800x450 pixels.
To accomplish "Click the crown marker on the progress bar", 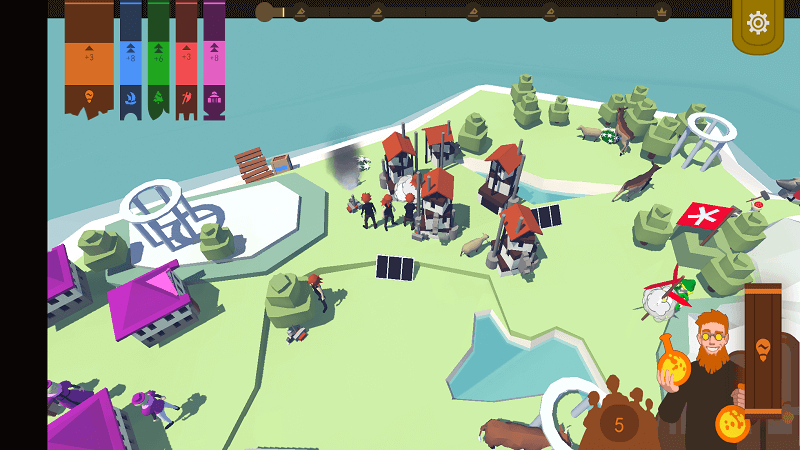I will tap(661, 13).
